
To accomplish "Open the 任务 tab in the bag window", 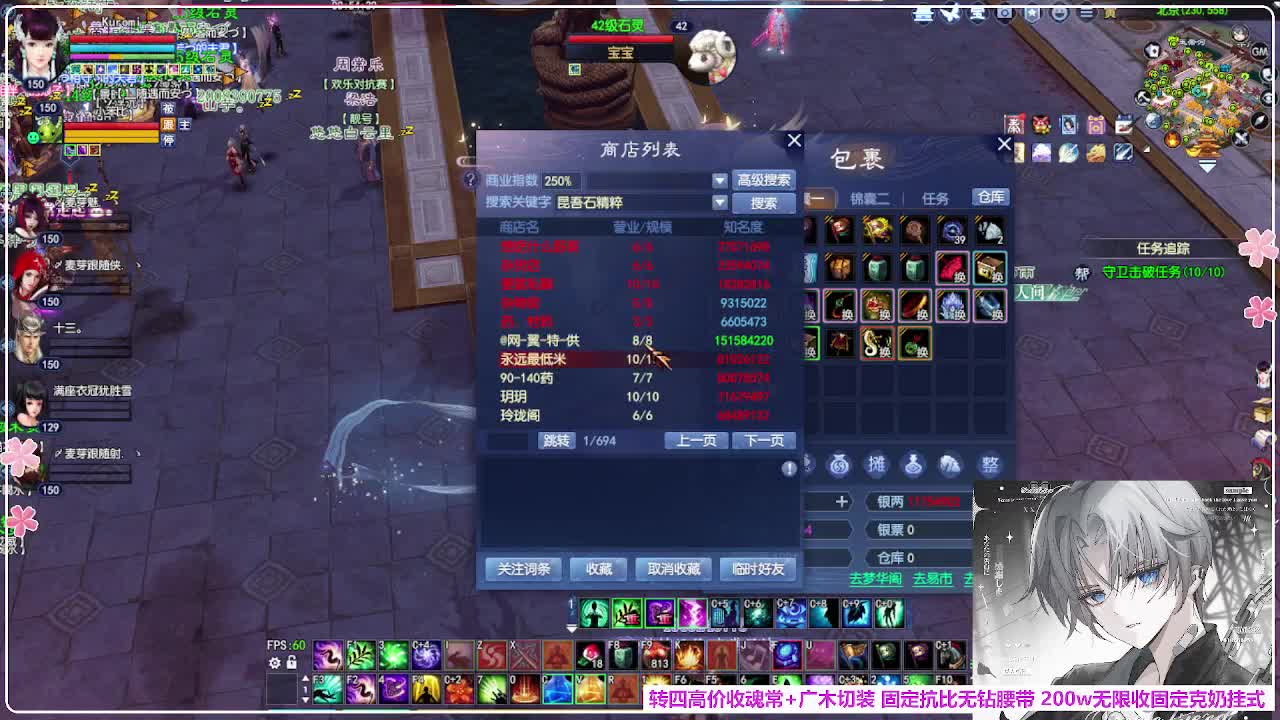I will click(x=936, y=197).
